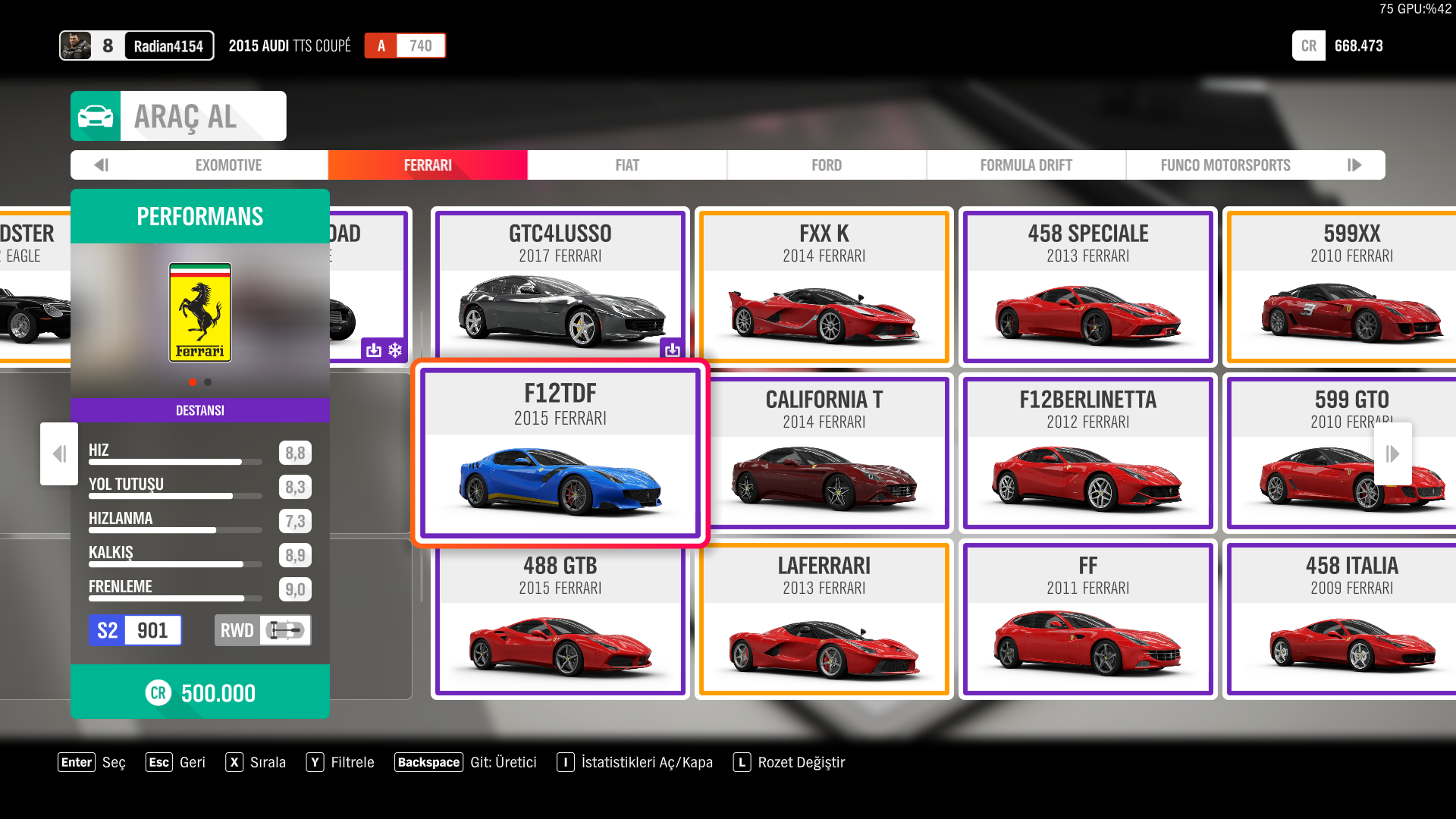Open the Ford manufacturer tab
The height and width of the screenshot is (819, 1456).
coord(826,165)
